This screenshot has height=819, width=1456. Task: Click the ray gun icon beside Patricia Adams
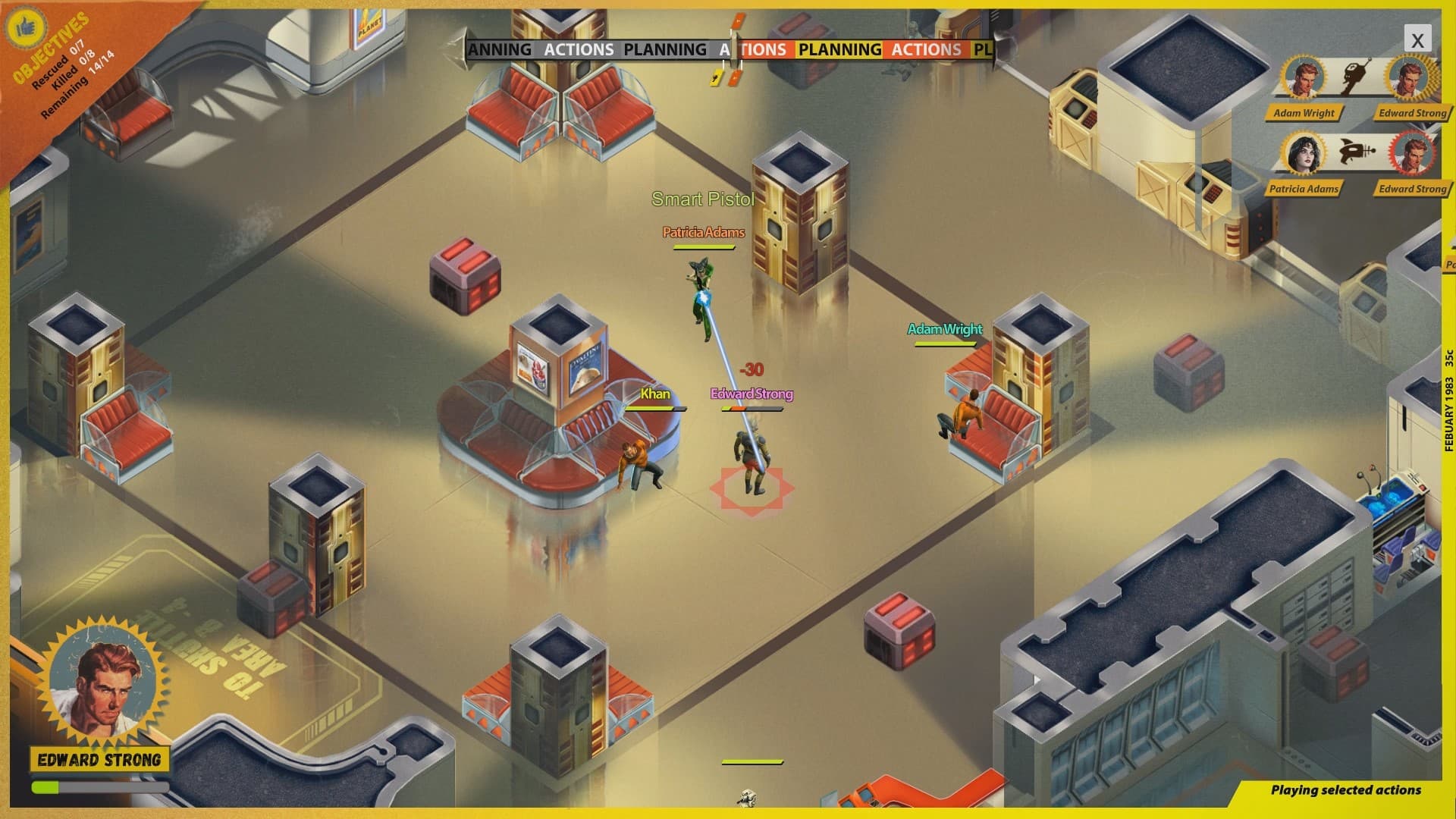tap(1357, 152)
